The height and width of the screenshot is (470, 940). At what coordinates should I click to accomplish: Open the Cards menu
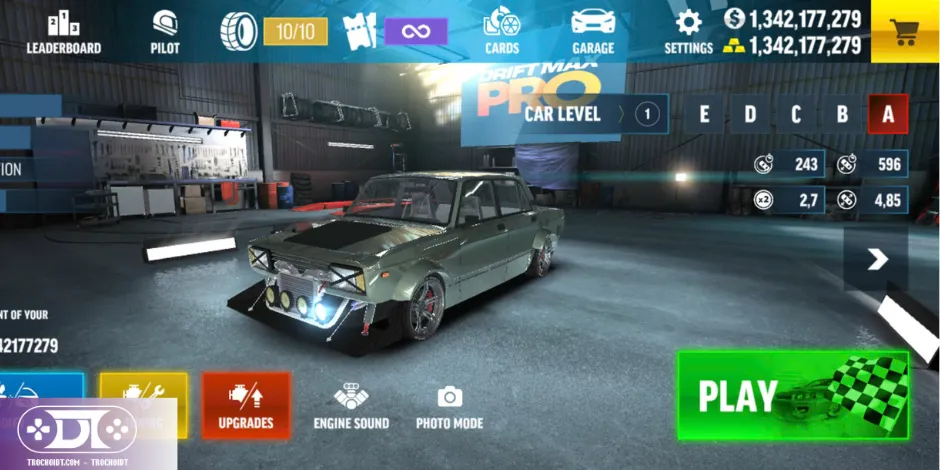pyautogui.click(x=501, y=31)
